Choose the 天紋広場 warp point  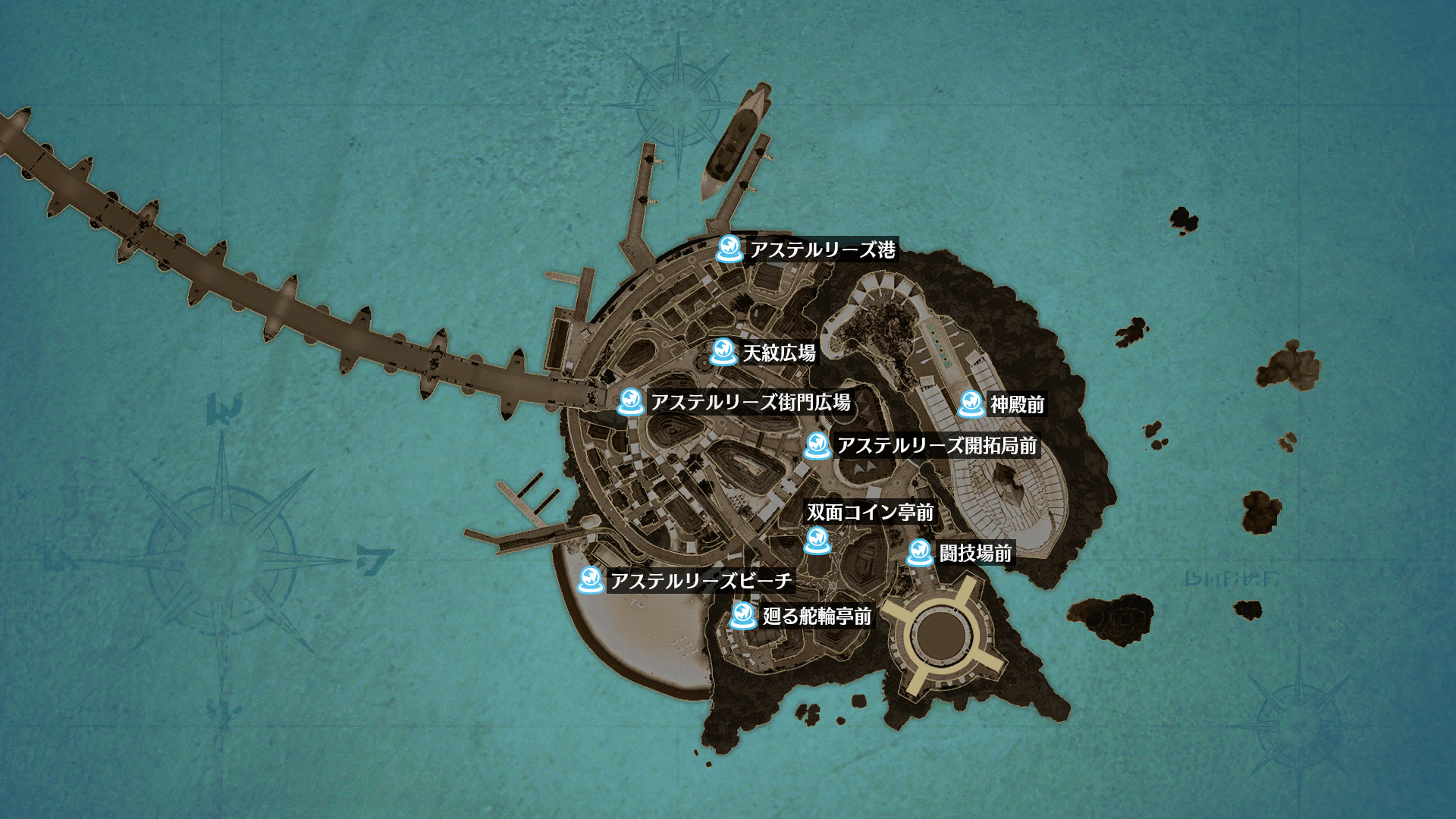coord(723,352)
